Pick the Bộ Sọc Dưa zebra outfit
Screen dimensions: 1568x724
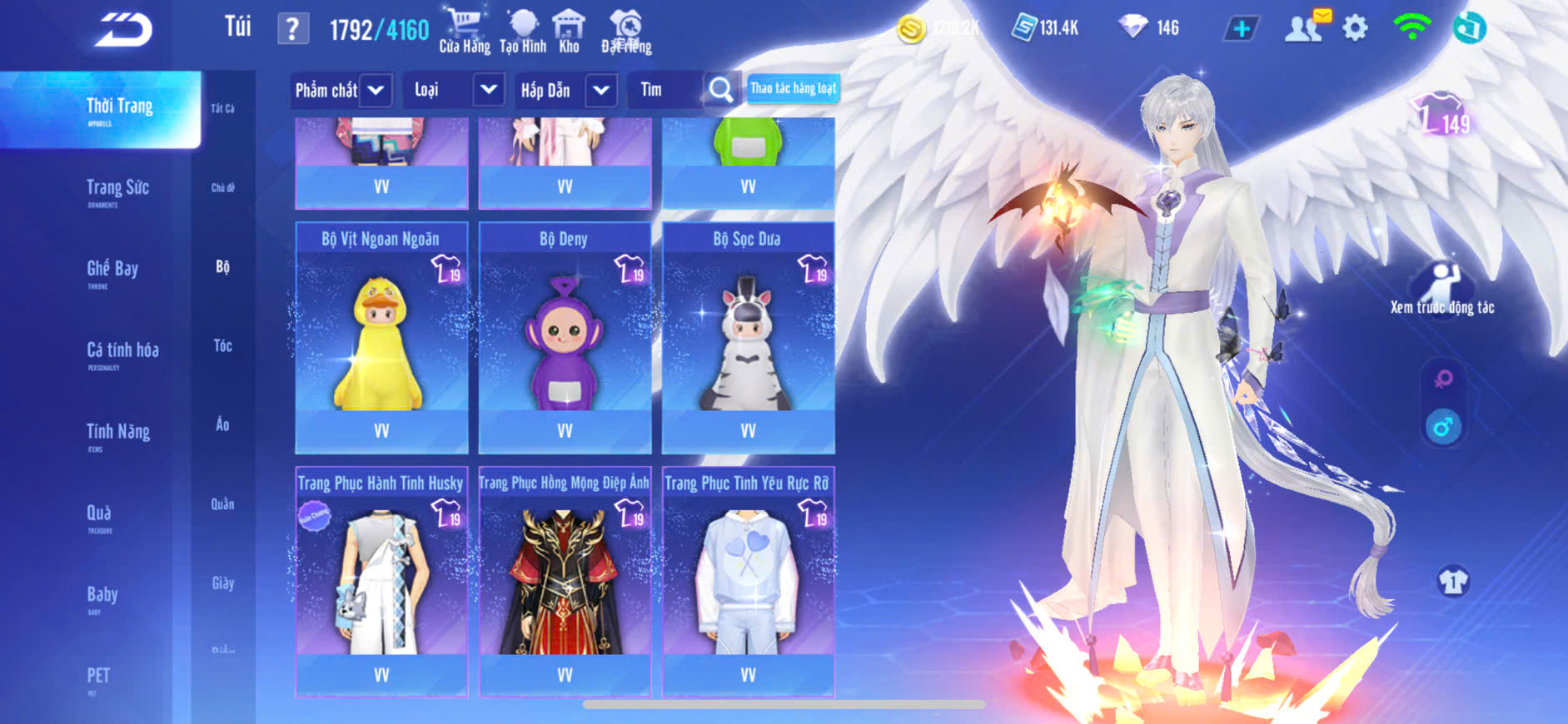click(748, 337)
